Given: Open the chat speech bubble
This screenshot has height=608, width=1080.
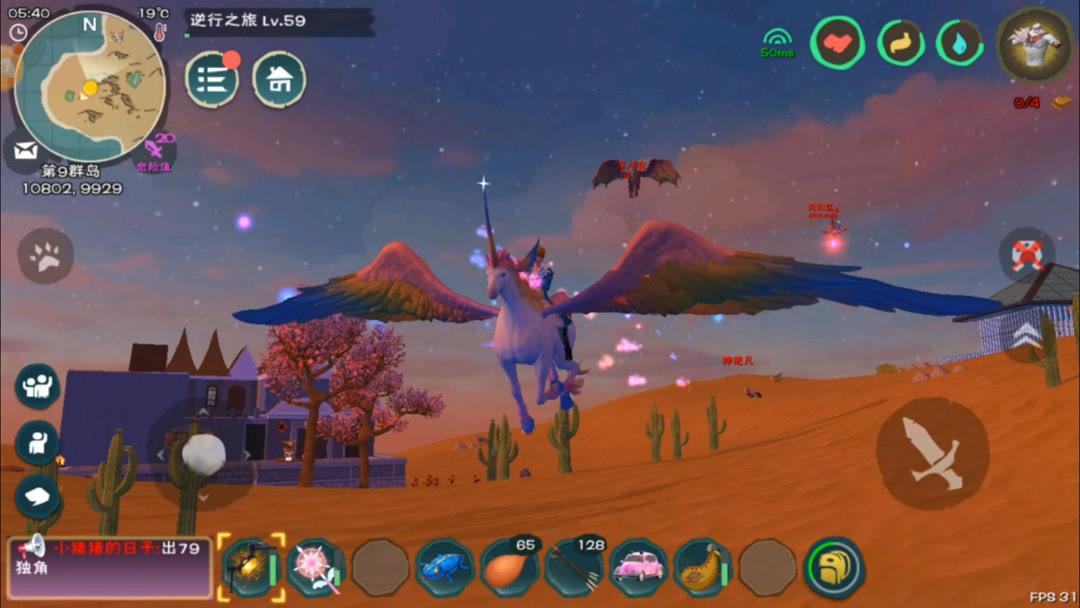Looking at the screenshot, I should click(37, 496).
